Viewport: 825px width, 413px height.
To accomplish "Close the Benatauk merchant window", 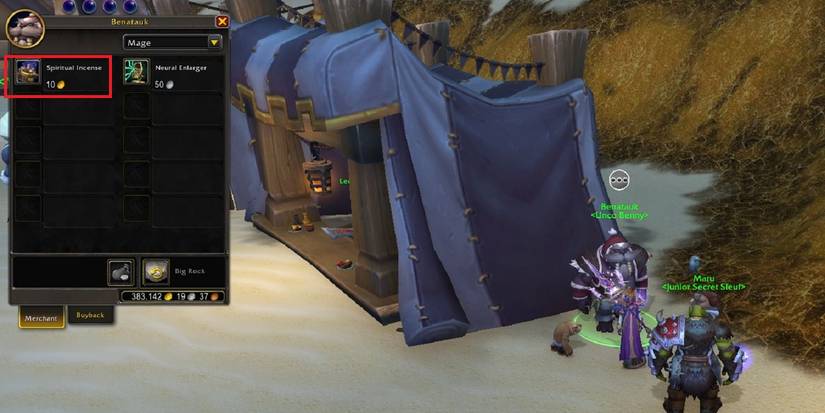I will 222,21.
